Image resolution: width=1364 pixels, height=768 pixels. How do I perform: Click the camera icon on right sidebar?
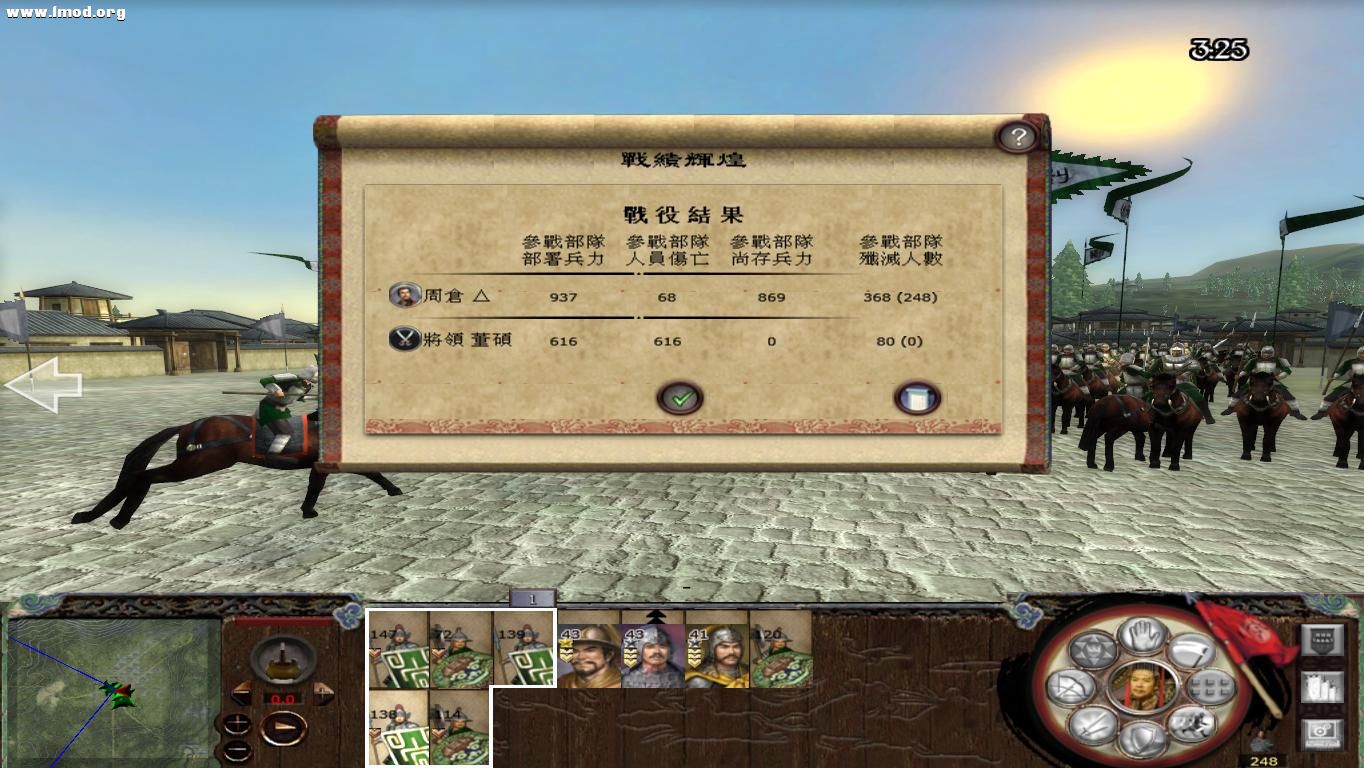coord(1320,730)
